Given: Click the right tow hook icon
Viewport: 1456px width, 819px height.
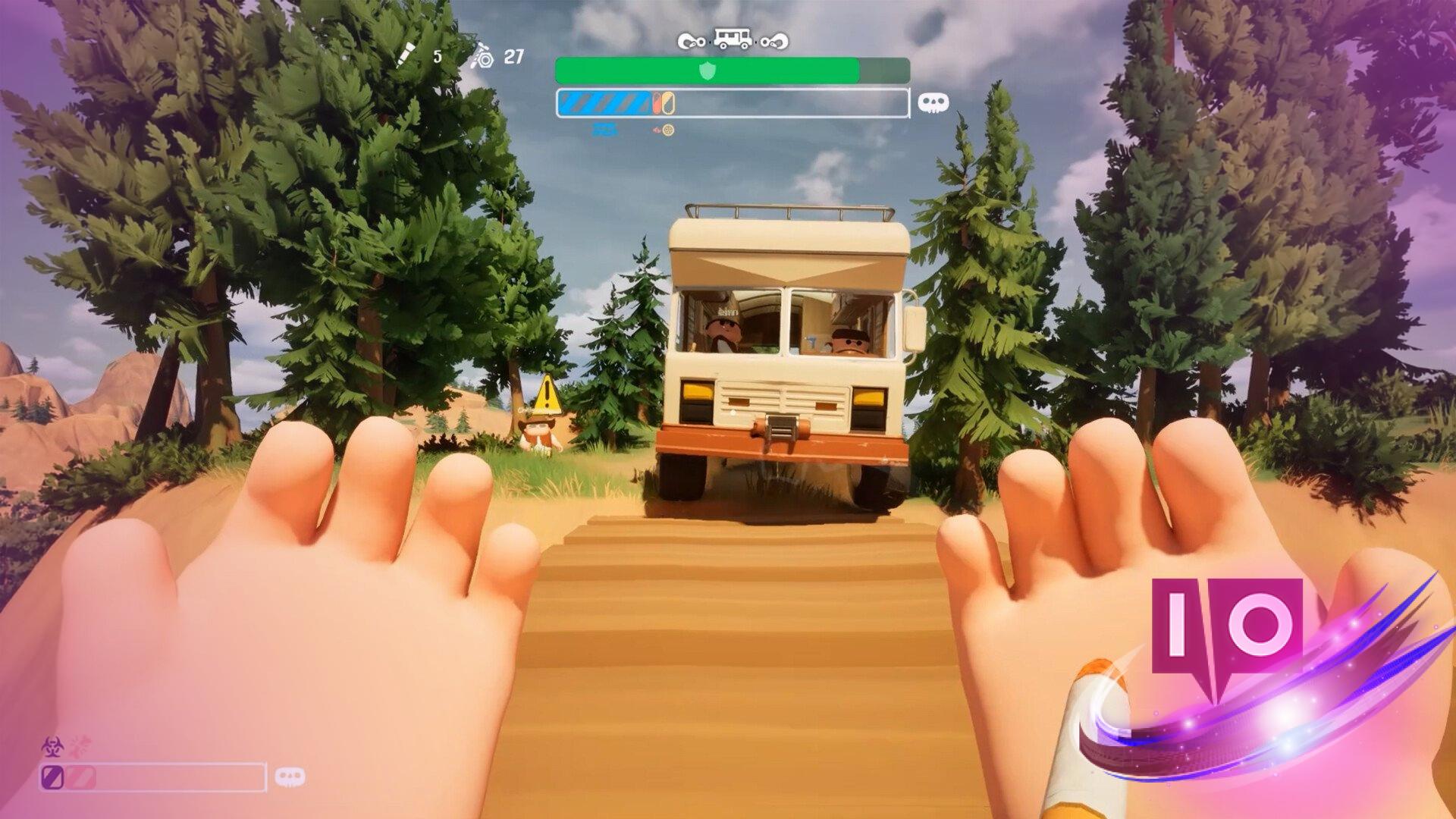Looking at the screenshot, I should [x=774, y=42].
